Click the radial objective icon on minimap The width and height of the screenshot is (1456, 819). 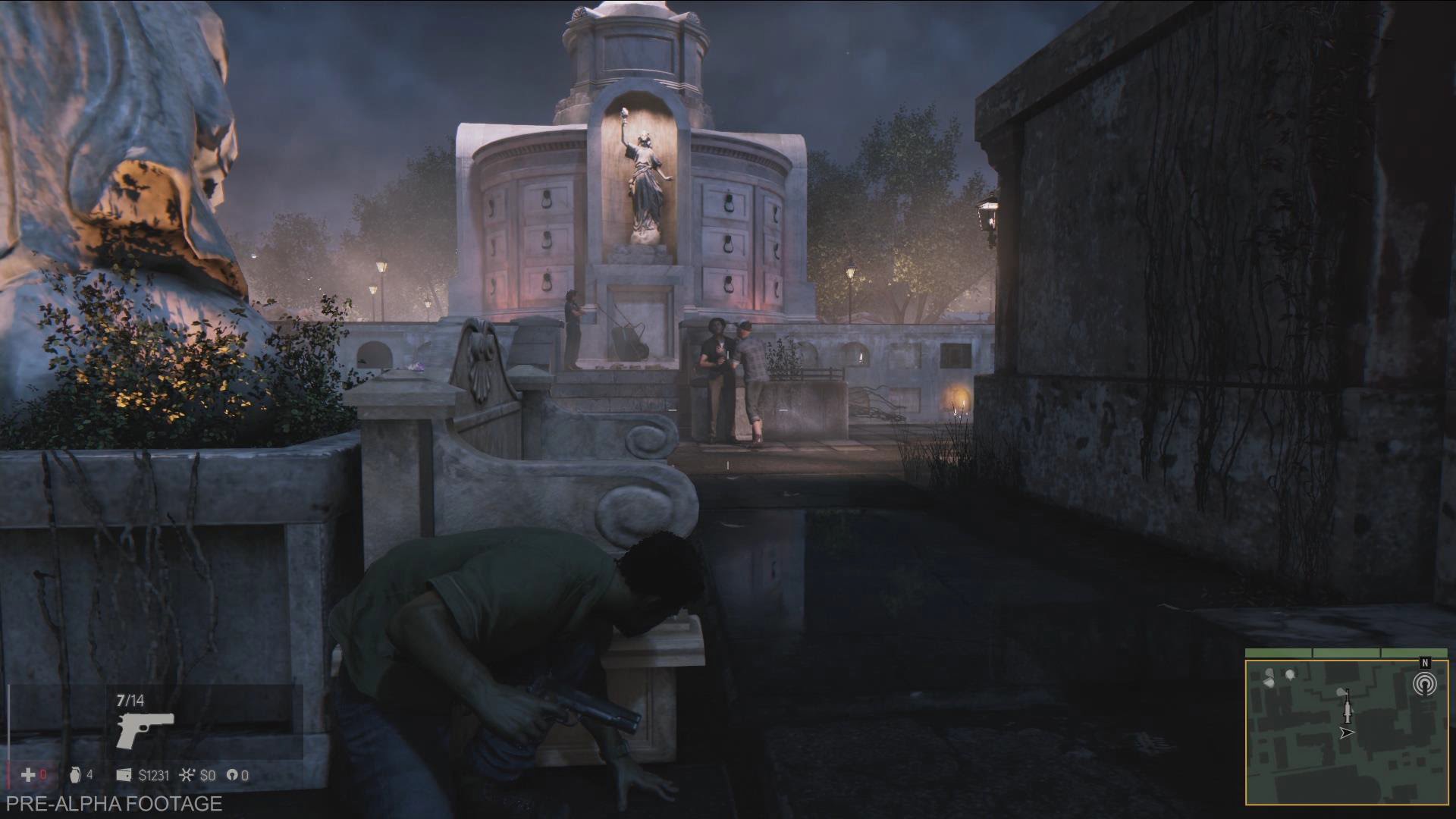tap(1426, 683)
